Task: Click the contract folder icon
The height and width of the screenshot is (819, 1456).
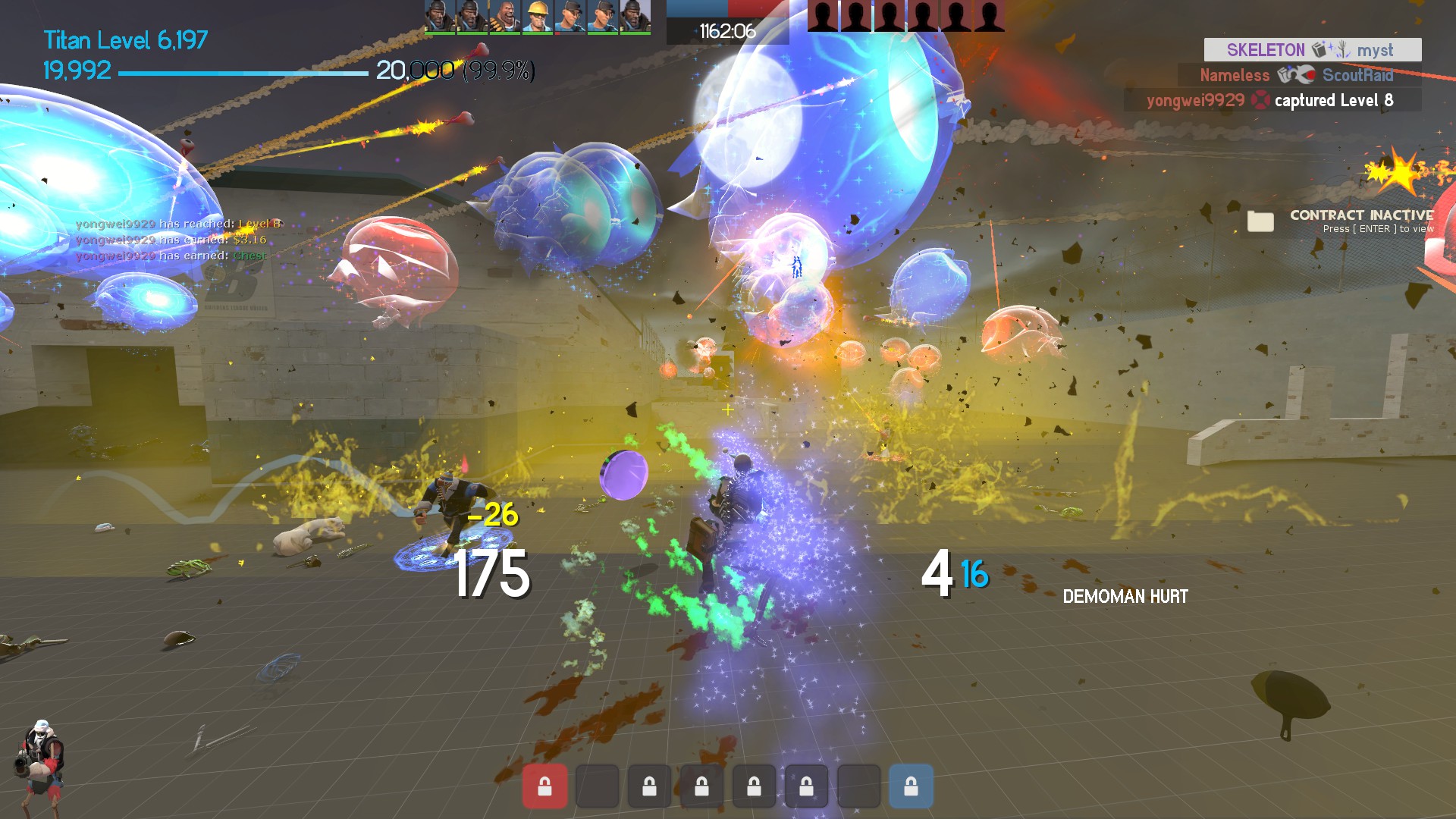Action: [x=1260, y=221]
